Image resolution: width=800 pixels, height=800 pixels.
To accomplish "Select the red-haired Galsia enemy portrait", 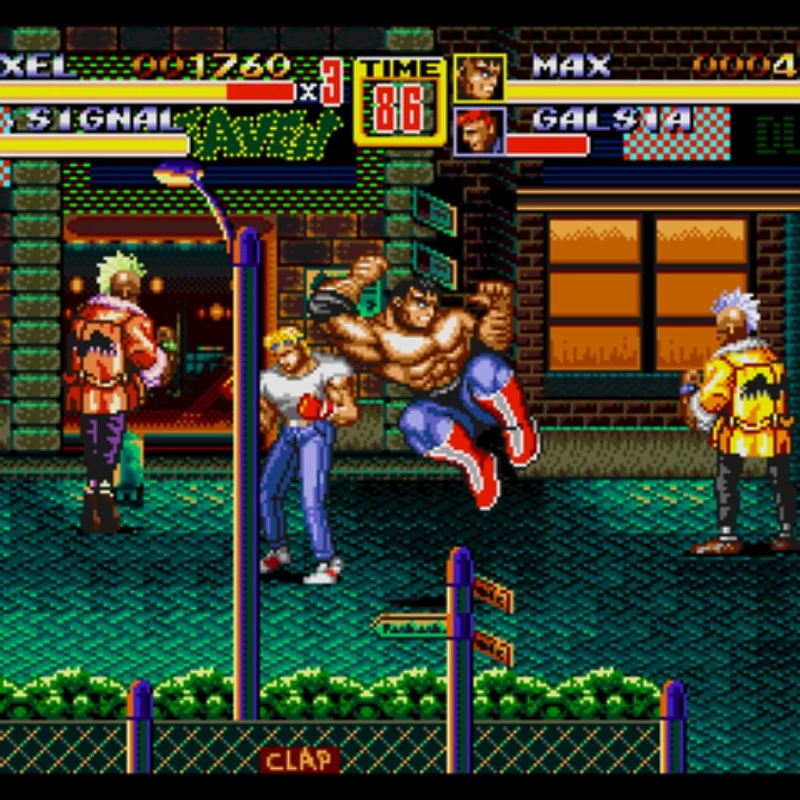I will click(480, 132).
